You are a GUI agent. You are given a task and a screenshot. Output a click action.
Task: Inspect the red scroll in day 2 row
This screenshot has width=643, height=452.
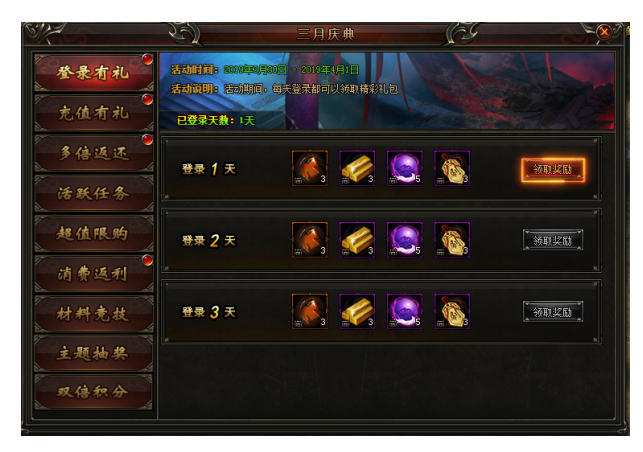[x=309, y=240]
